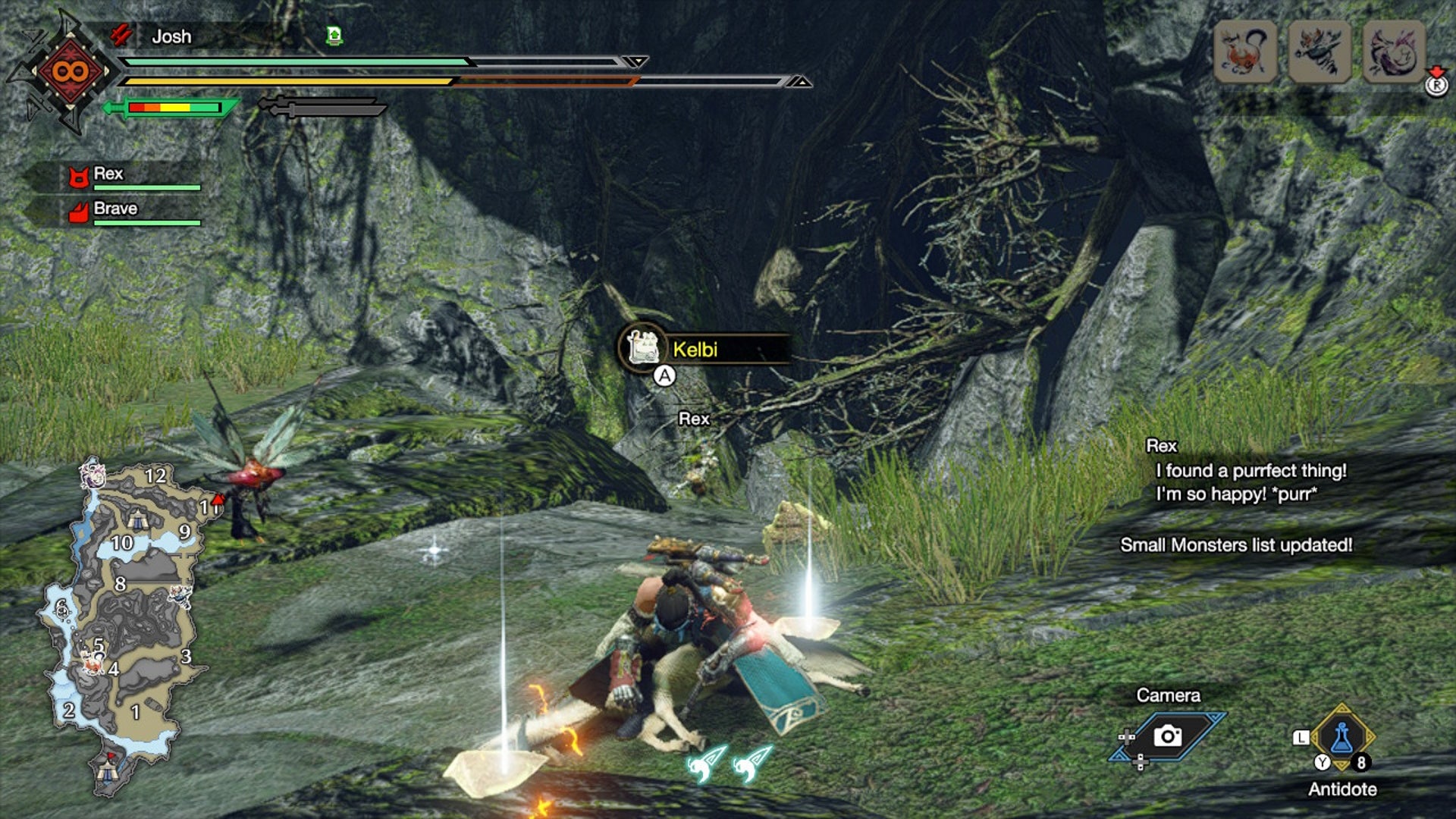Click the weapon sharpness gauge
Viewport: 1456px width, 819px height.
click(174, 108)
